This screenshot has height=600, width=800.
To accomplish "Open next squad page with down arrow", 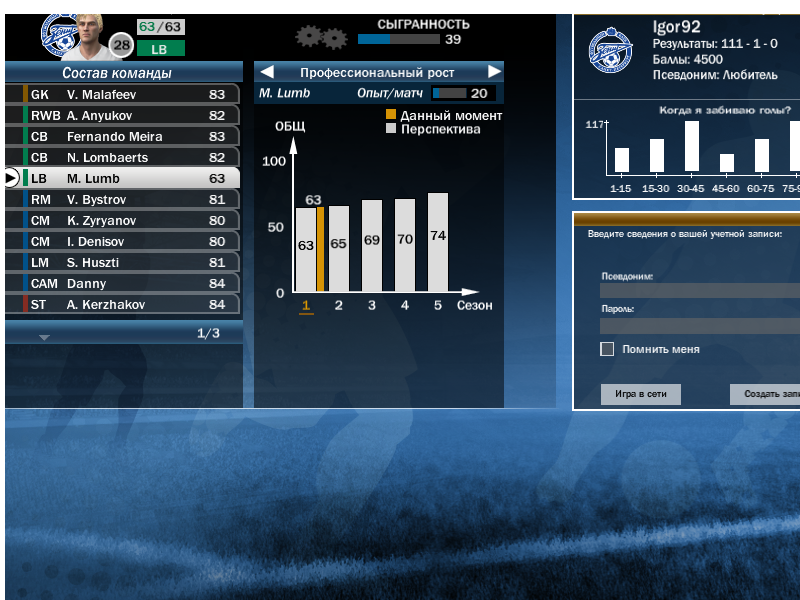I will (44, 337).
